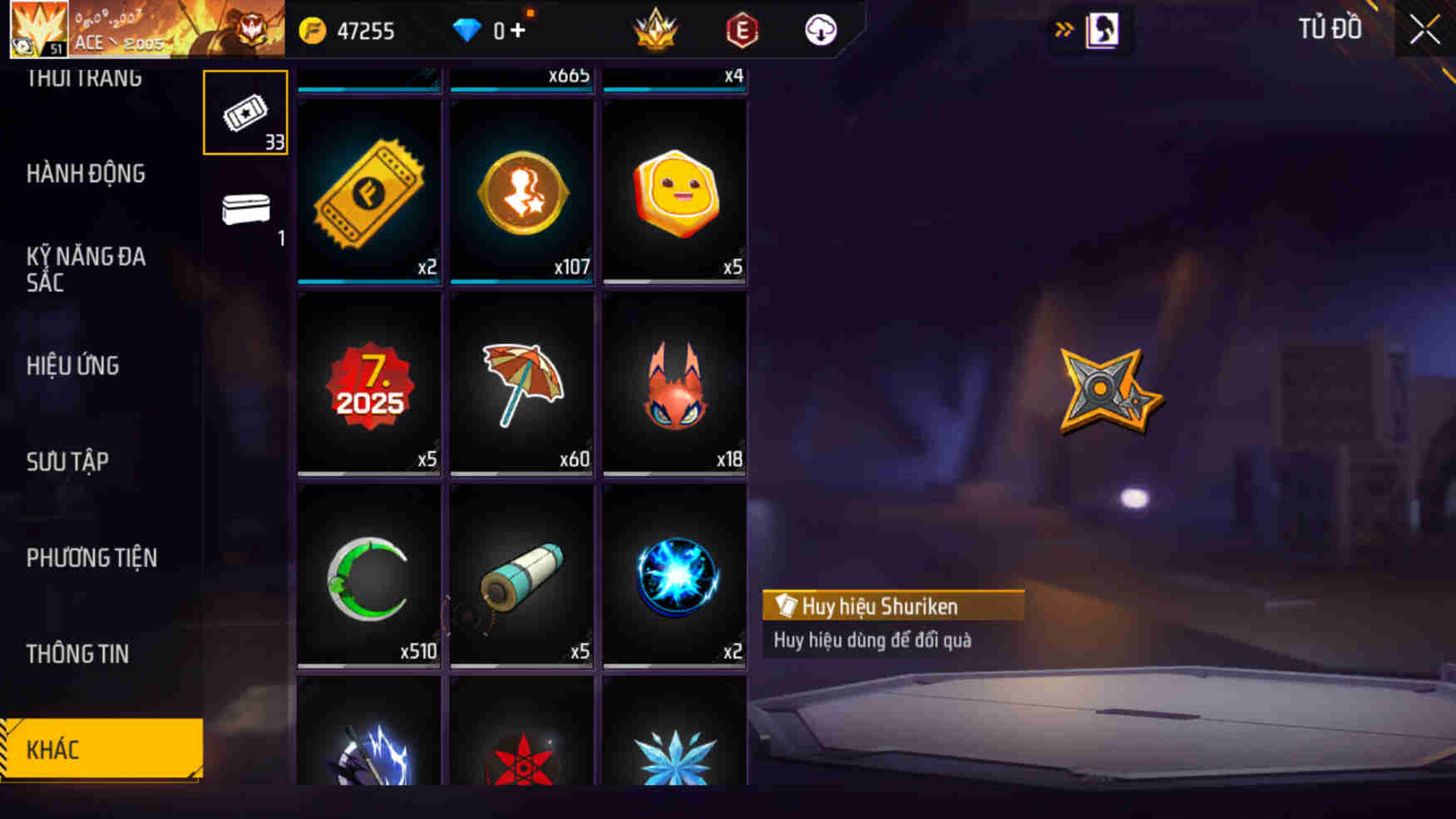Viewport: 1456px width, 819px height.
Task: Switch to the SƯU TẬP tab
Action: (x=69, y=461)
